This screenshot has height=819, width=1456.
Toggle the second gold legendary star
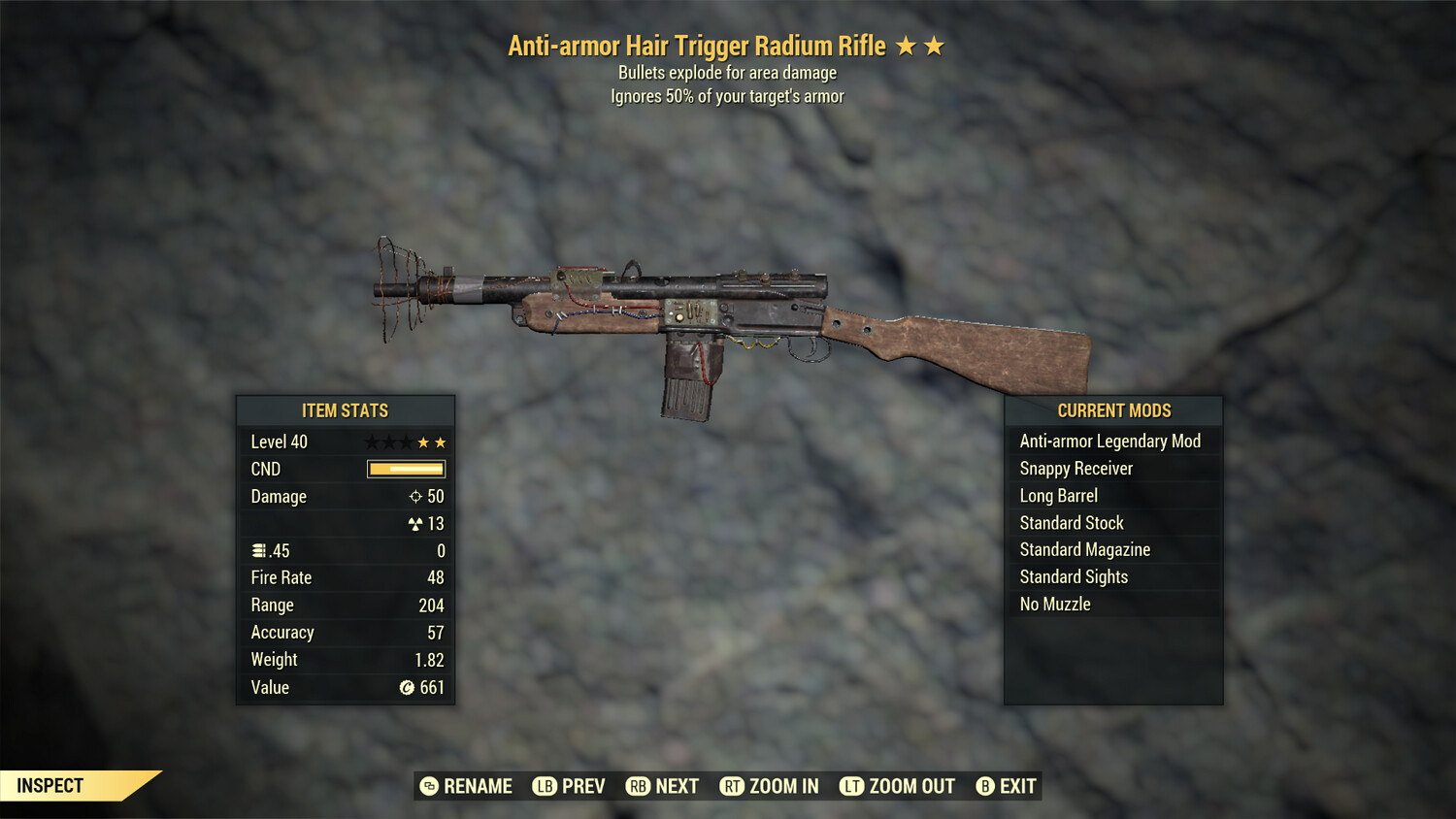(443, 442)
